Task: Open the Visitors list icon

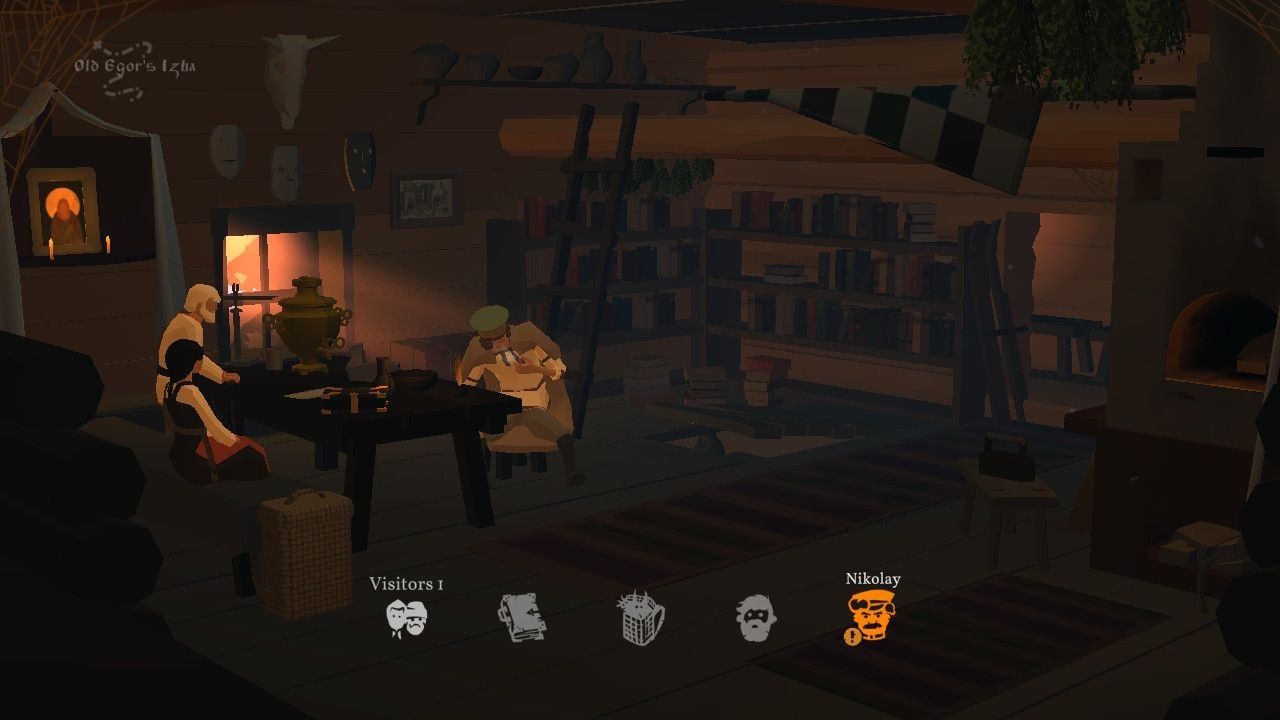Action: click(407, 619)
